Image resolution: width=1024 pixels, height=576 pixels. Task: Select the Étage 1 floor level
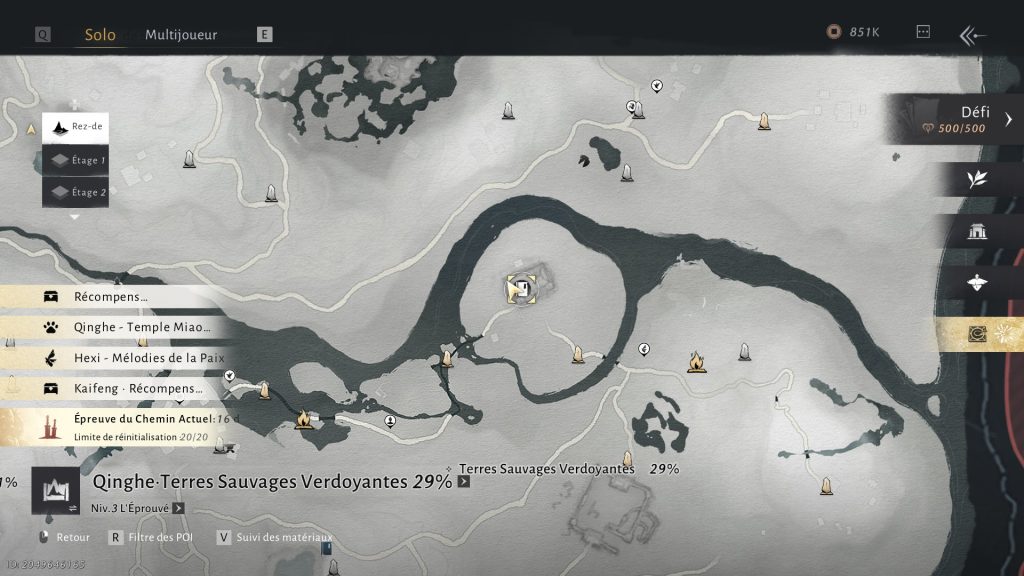[x=76, y=160]
